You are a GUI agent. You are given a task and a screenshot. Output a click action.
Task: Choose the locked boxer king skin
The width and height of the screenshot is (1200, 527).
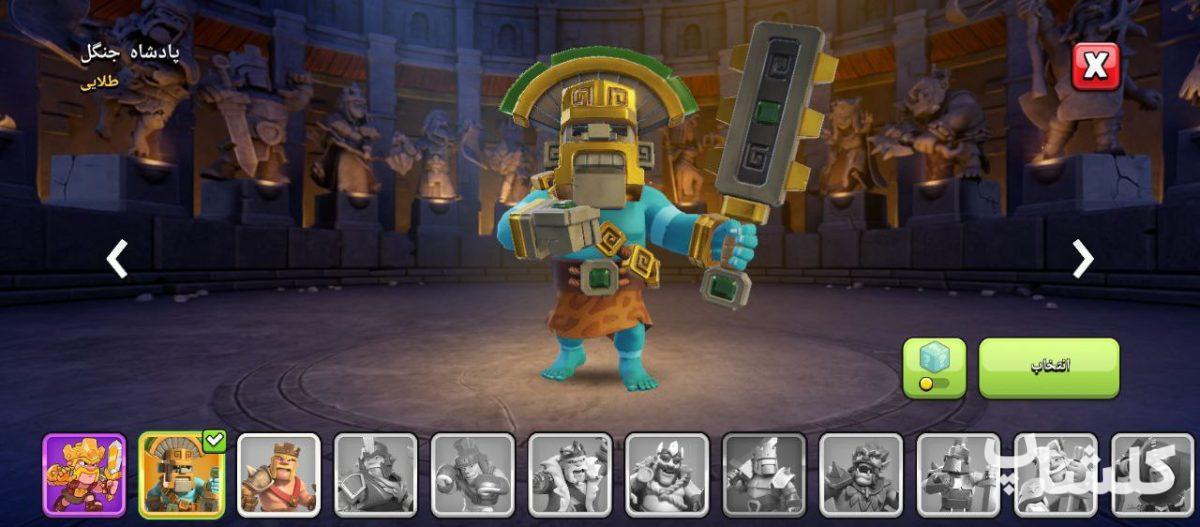click(473, 475)
